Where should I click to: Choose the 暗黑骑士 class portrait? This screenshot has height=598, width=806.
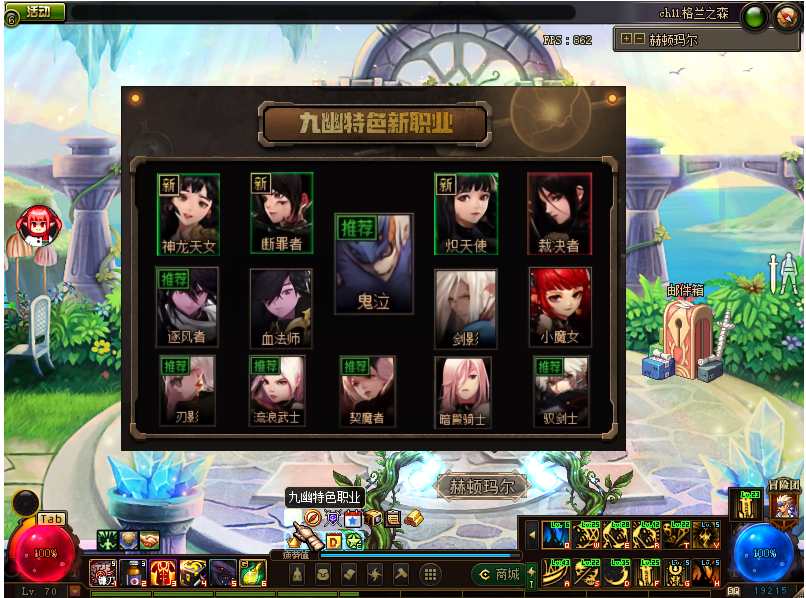pos(463,390)
